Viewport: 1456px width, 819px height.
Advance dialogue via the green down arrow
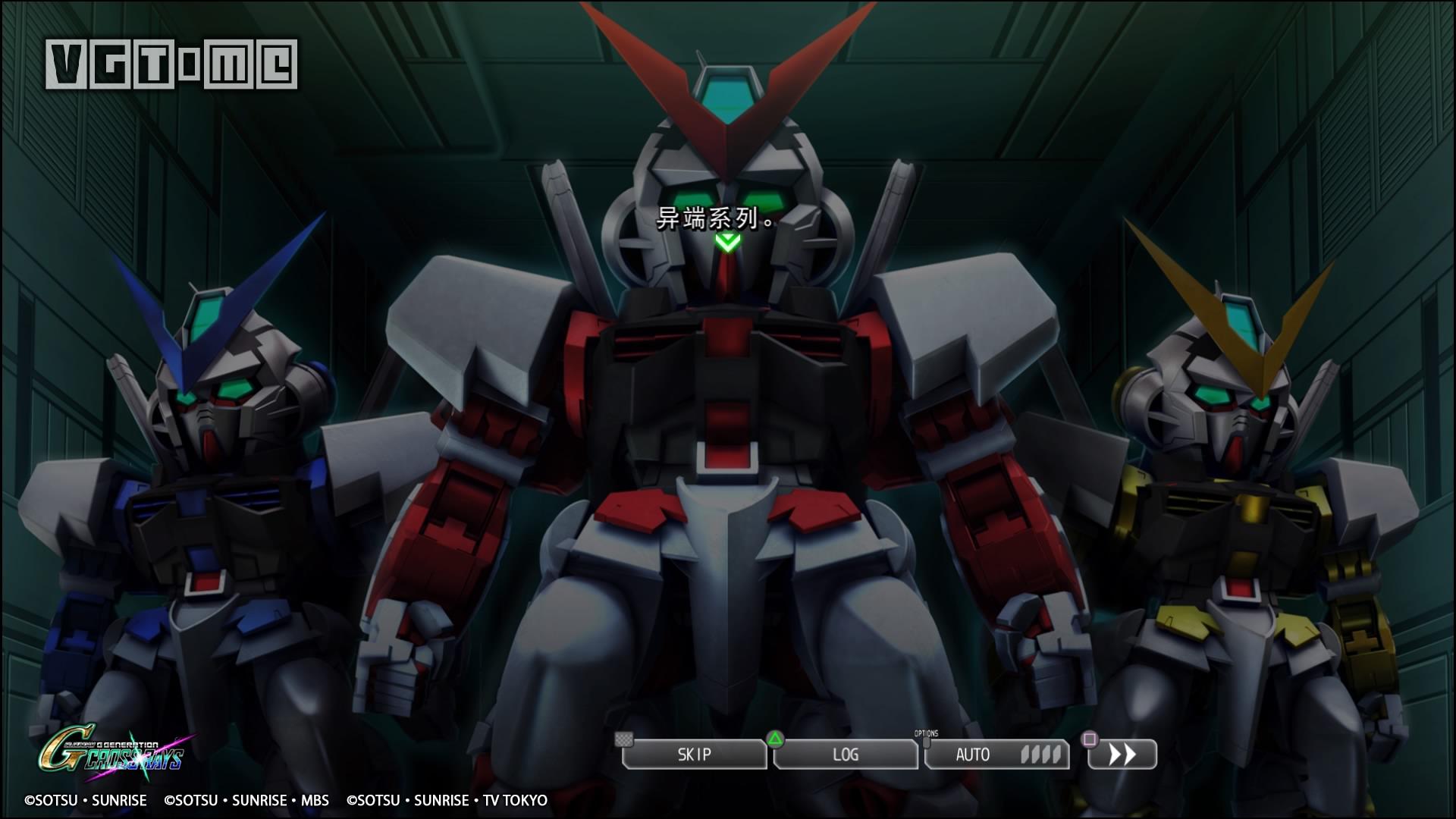coord(727,243)
